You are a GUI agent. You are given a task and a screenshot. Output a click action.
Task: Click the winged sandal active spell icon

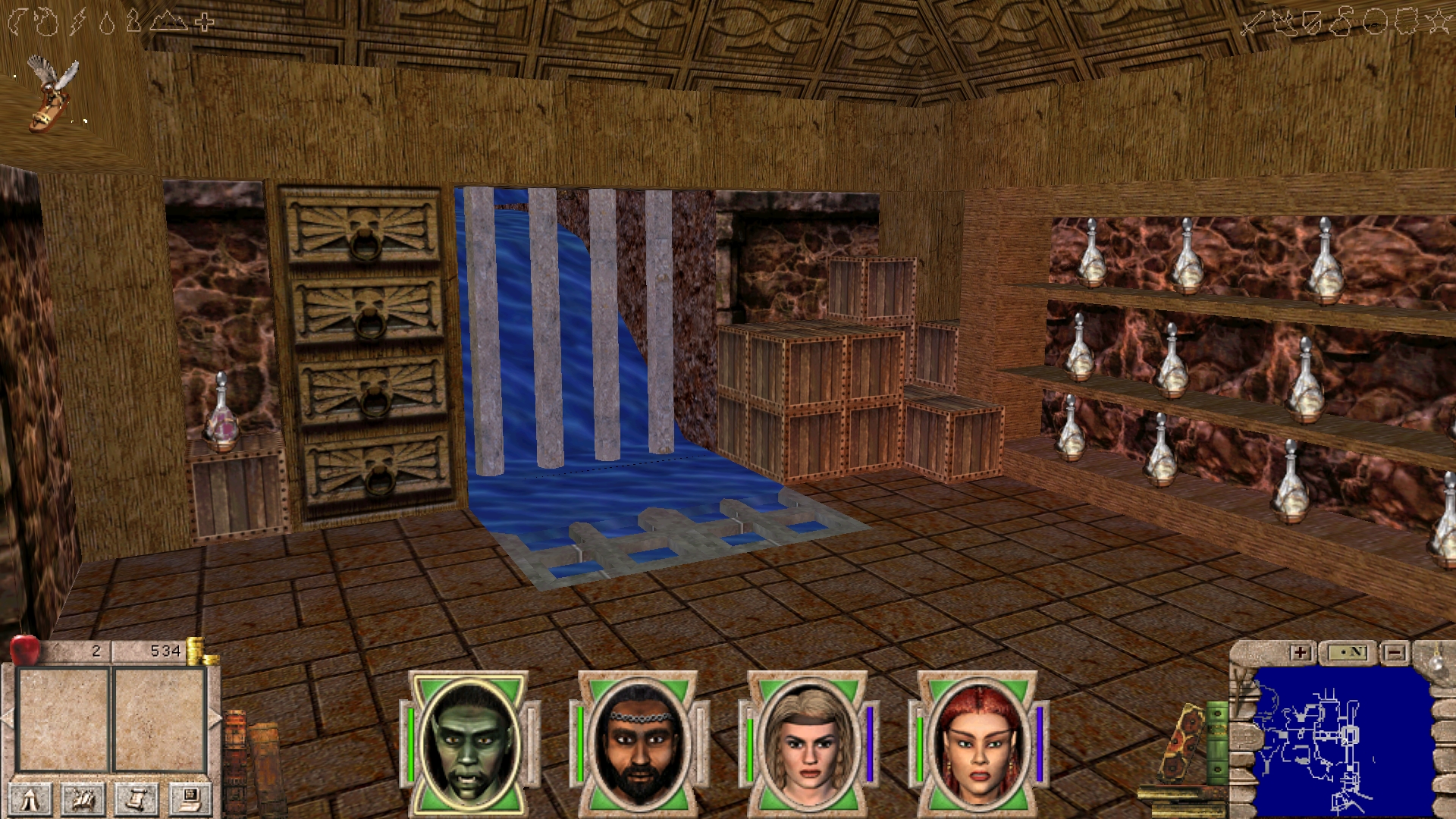[x=52, y=94]
